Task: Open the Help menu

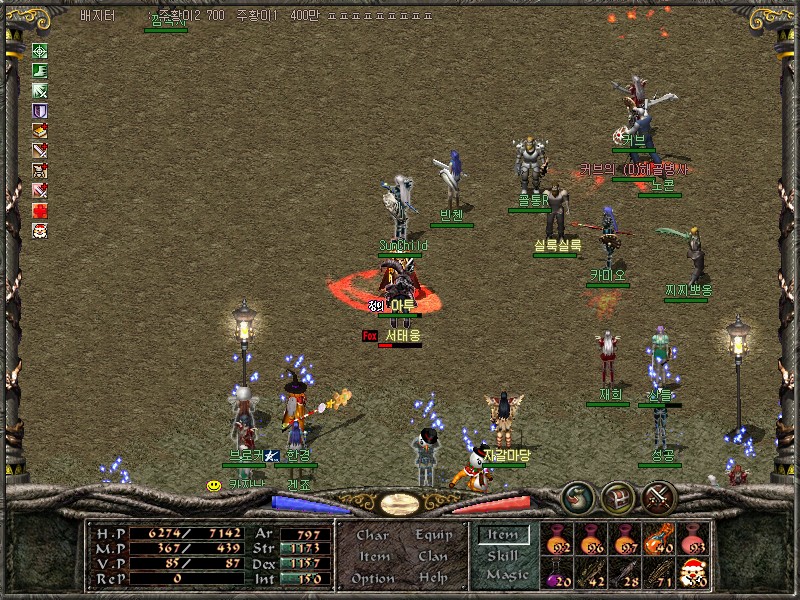Action: [432, 578]
